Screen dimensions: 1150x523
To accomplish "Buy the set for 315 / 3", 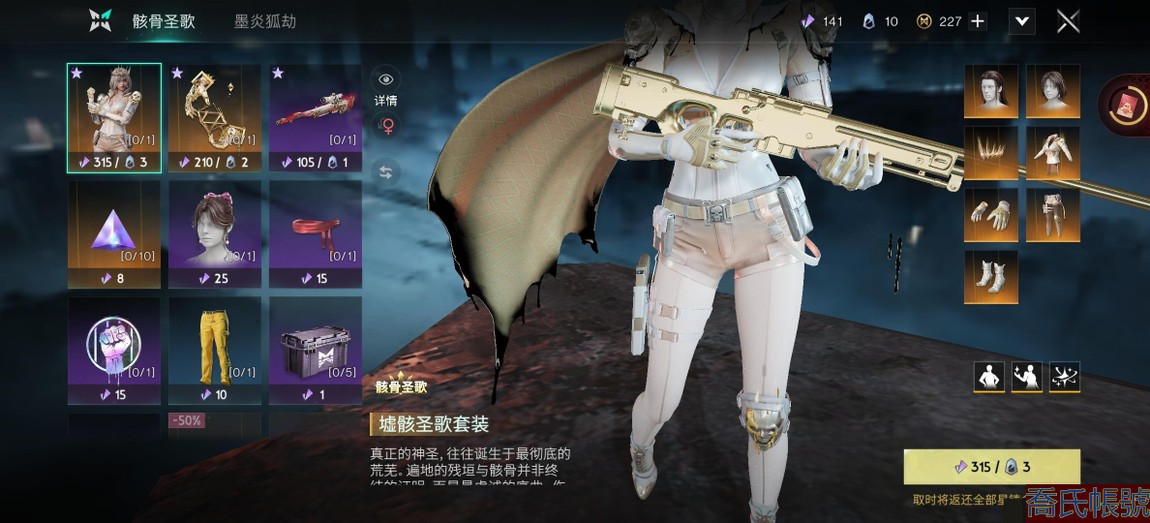I will [991, 467].
